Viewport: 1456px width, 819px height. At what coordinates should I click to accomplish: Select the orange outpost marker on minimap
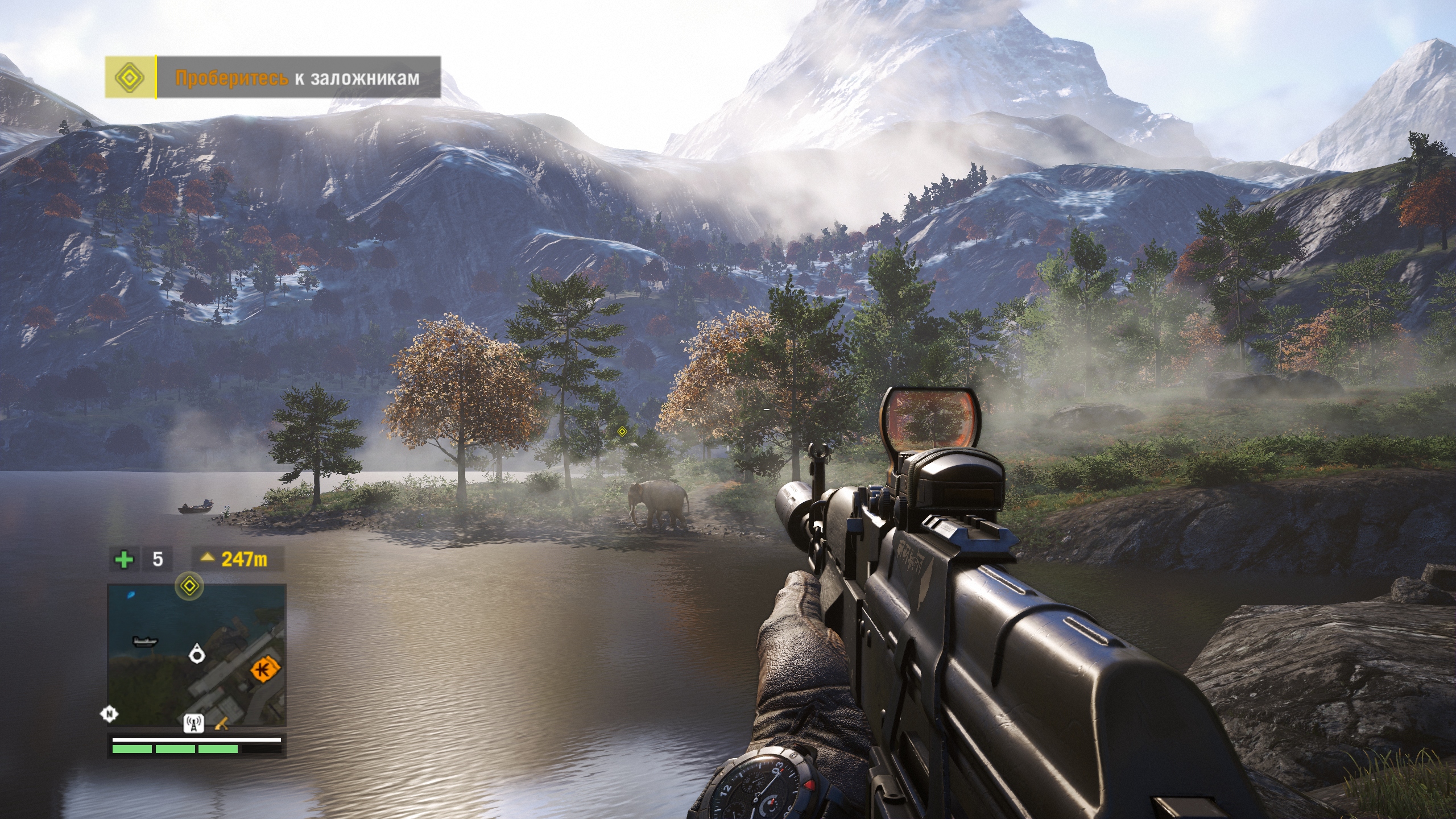tap(266, 669)
